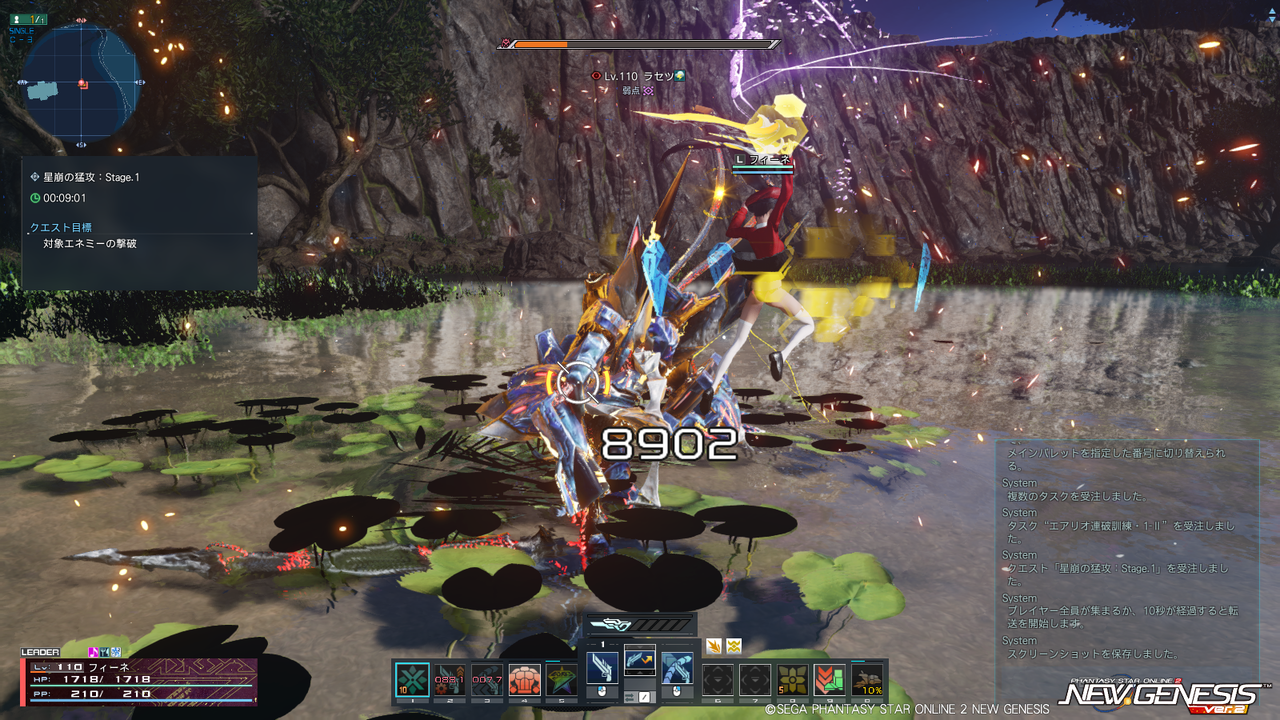
Task: Open the quest objective tracker panel
Action: coord(140,224)
